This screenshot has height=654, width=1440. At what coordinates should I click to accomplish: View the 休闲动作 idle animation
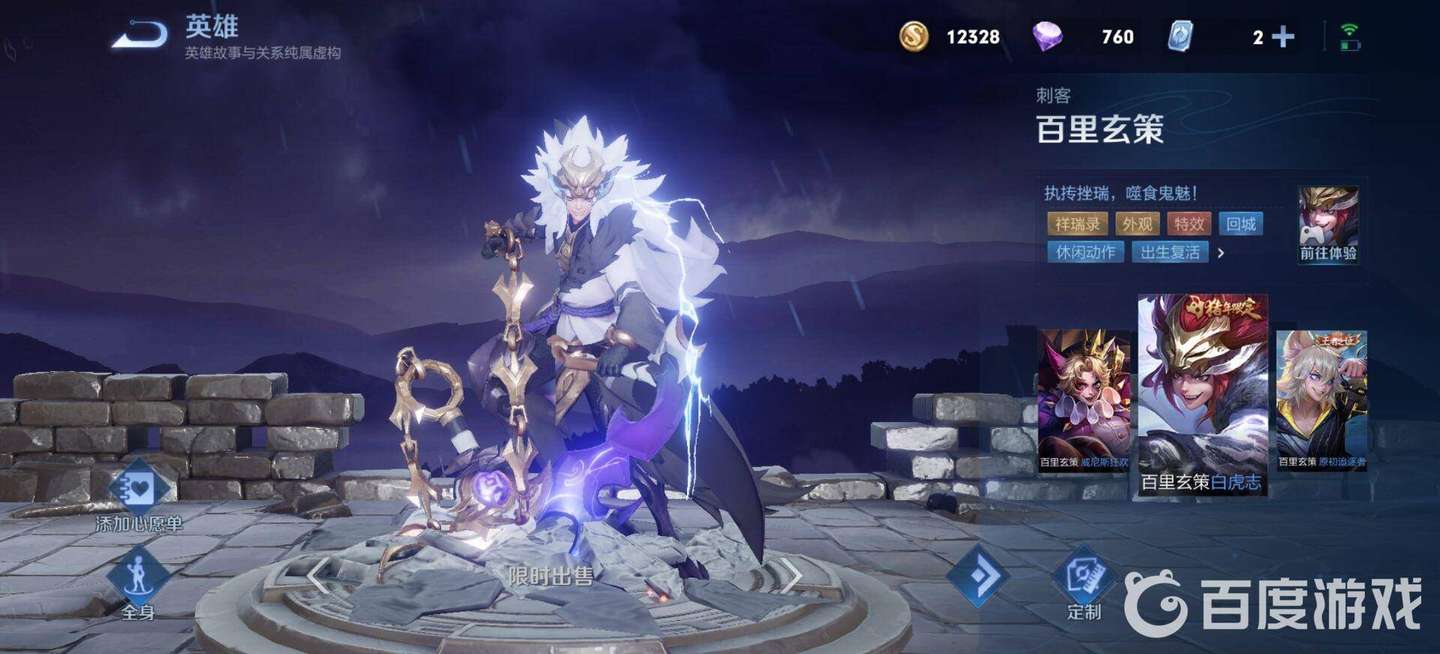[x=1085, y=252]
